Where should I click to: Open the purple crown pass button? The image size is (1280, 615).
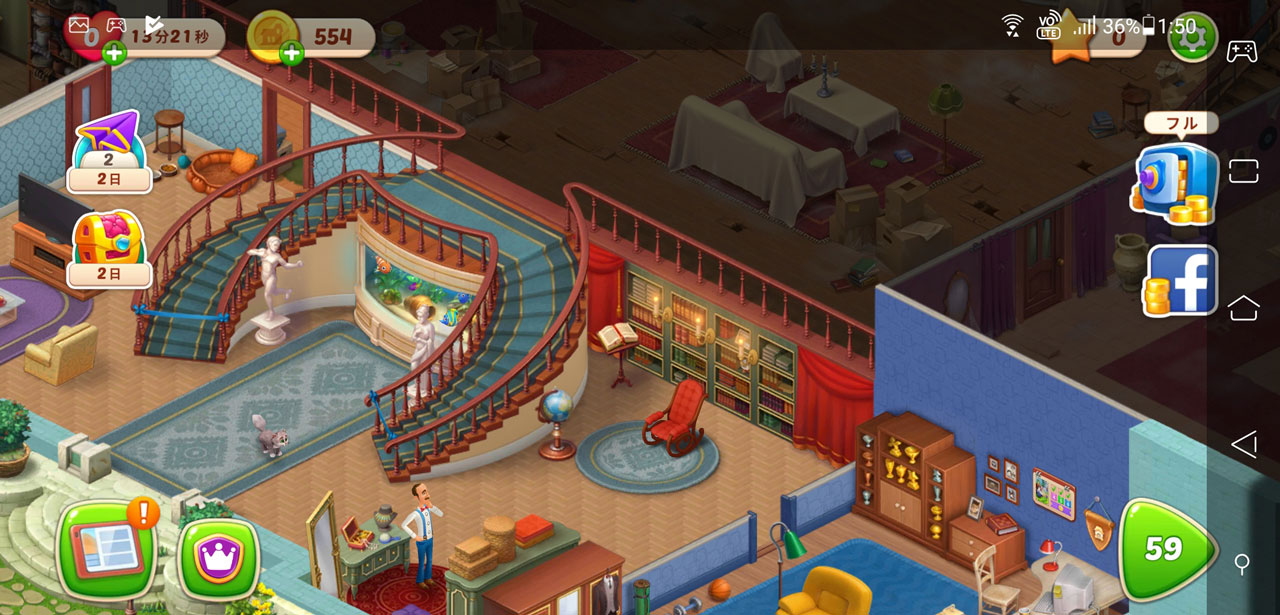pos(218,557)
